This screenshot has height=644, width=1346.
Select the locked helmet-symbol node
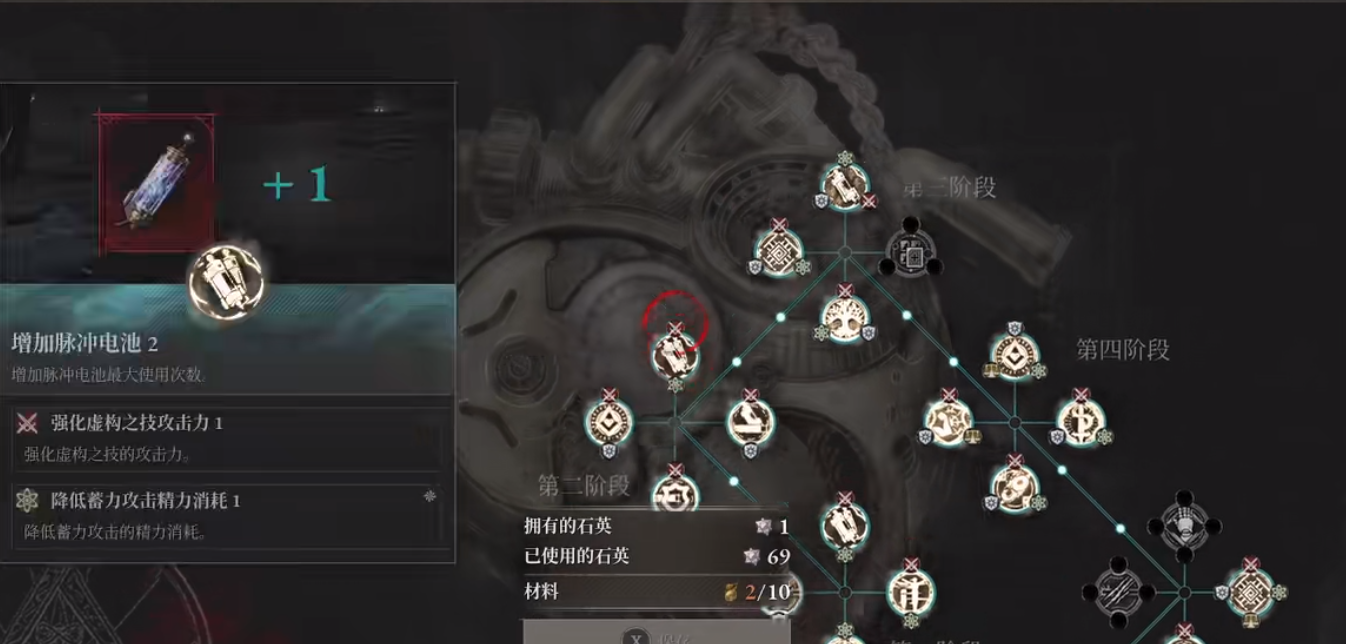1185,527
